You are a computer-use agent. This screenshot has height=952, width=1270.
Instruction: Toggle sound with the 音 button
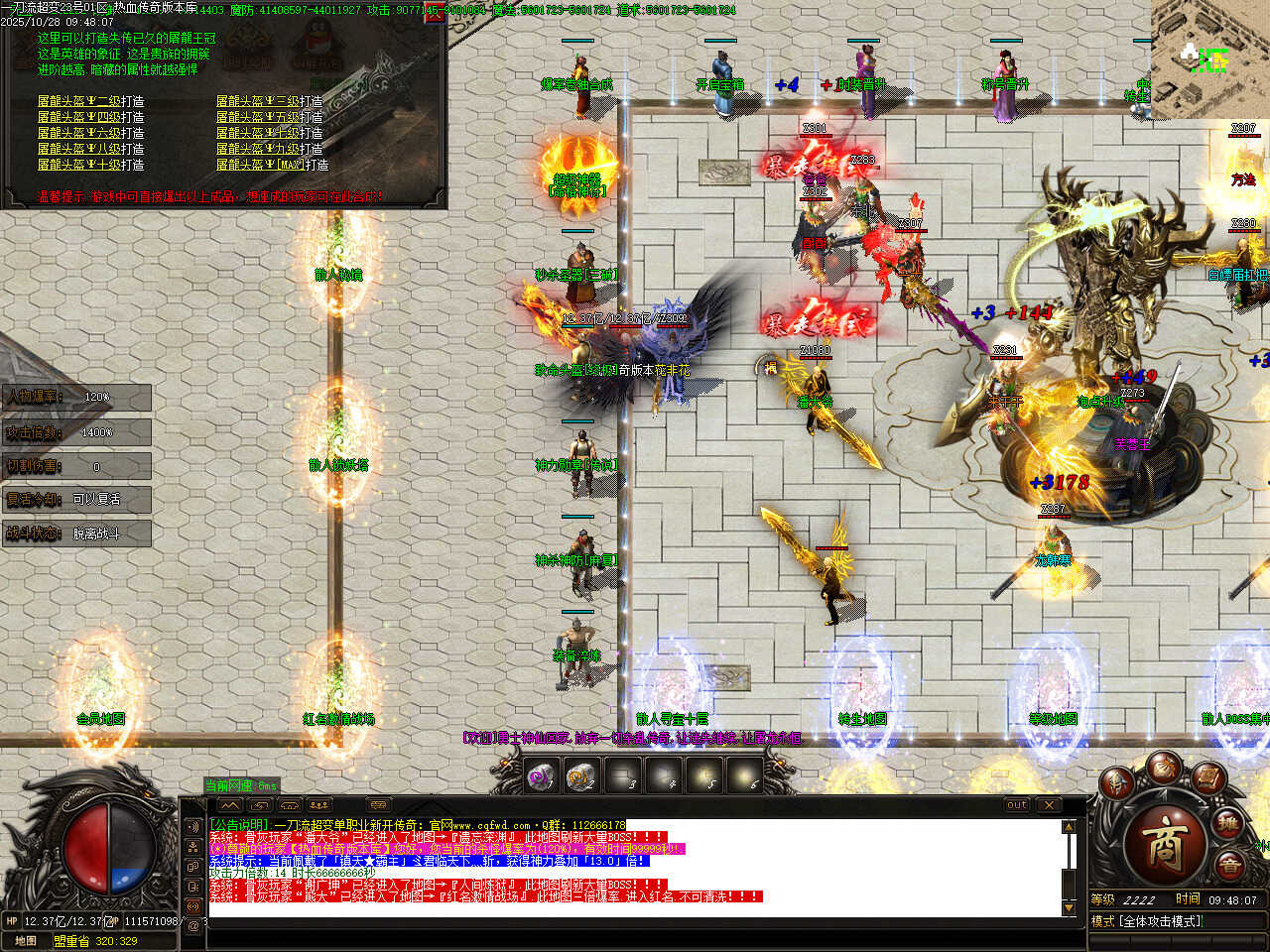pos(1229,868)
